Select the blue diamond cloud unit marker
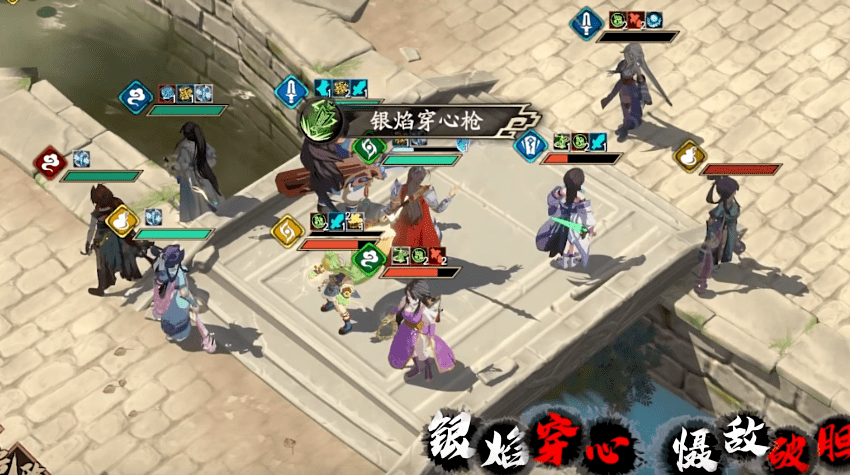This screenshot has height=475, width=850. coord(134,96)
